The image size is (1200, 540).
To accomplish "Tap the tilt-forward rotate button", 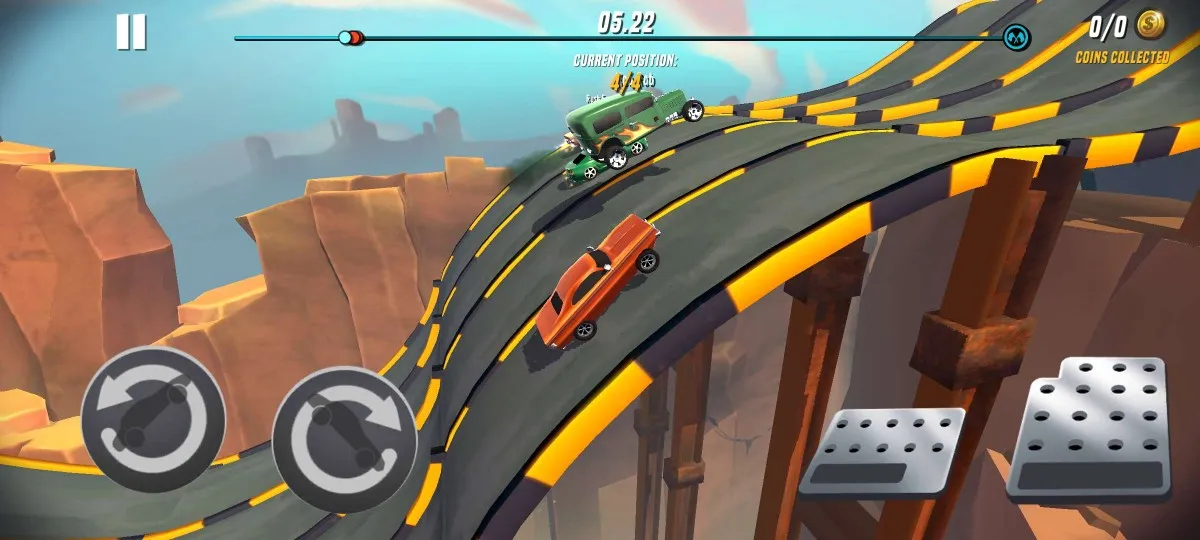I will click(344, 438).
